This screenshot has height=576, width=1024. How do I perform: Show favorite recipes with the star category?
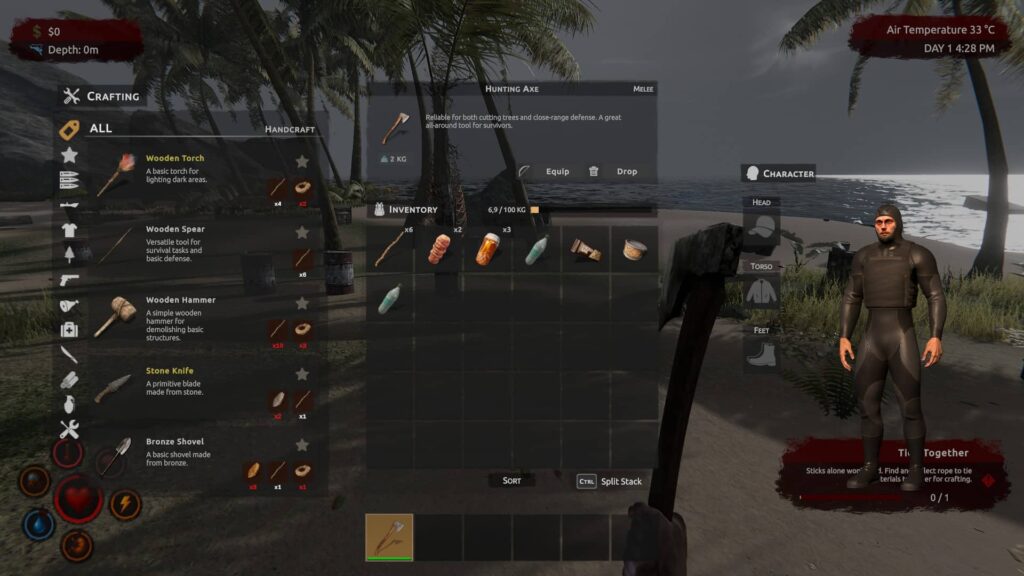pos(69,155)
